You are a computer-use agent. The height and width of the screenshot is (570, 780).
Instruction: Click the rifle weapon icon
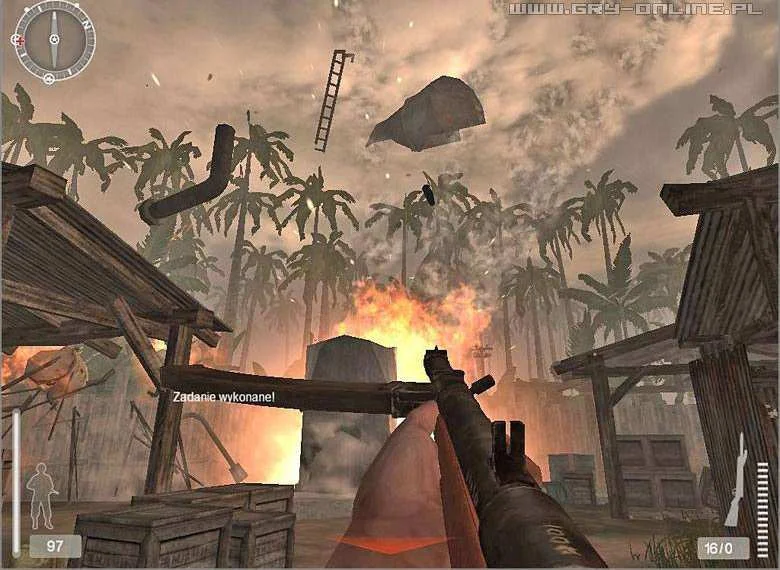pos(736,480)
